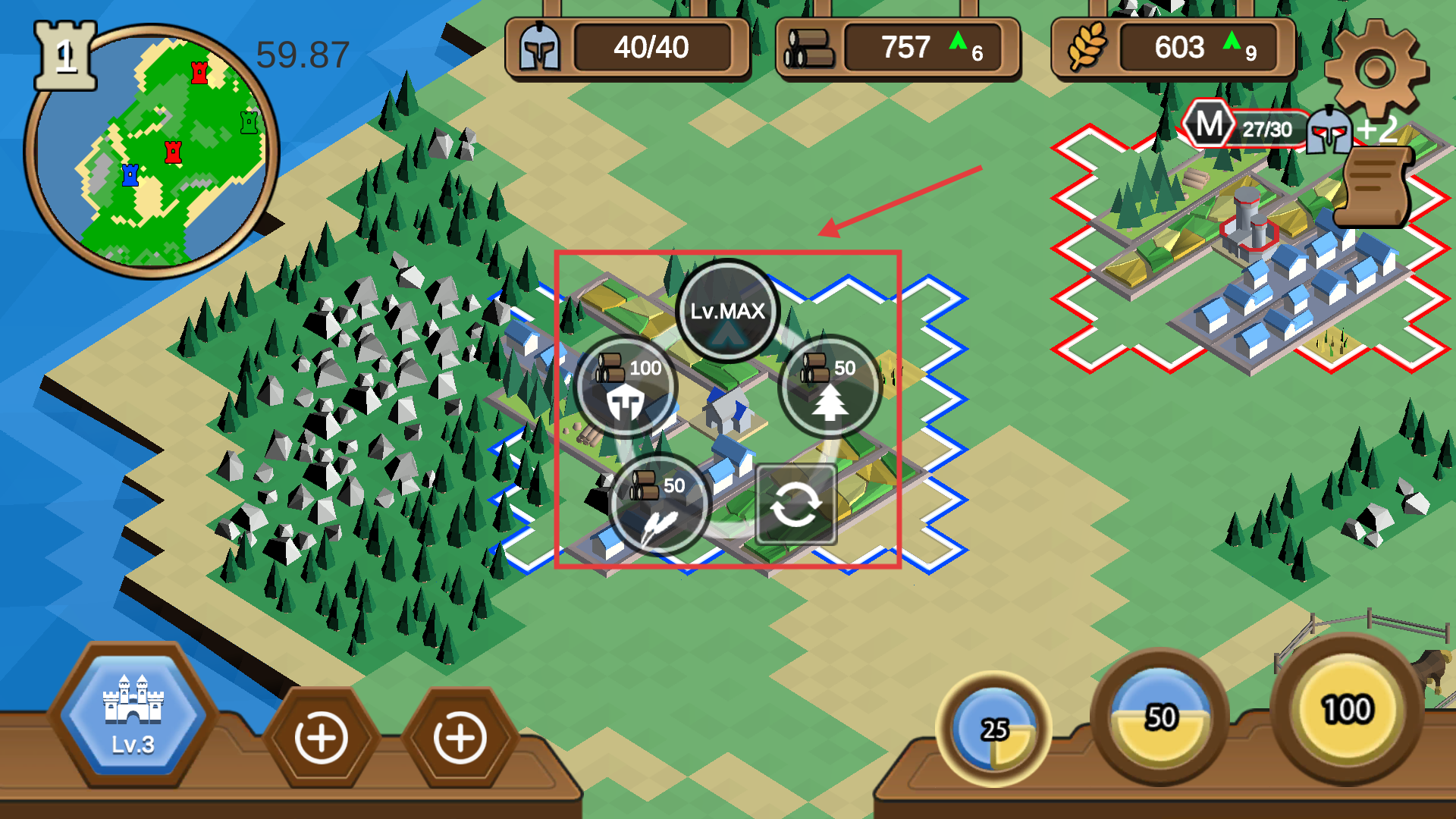1456x819 pixels.
Task: Set troop dispatch to 25 percent
Action: pyautogui.click(x=994, y=730)
